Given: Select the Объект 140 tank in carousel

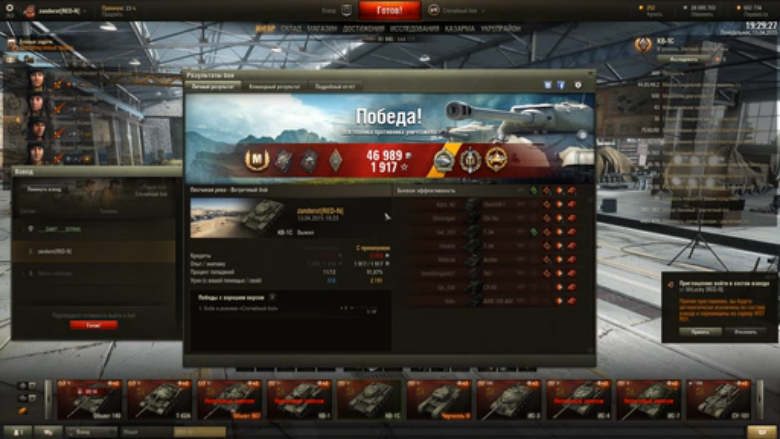Looking at the screenshot, I should [x=90, y=400].
